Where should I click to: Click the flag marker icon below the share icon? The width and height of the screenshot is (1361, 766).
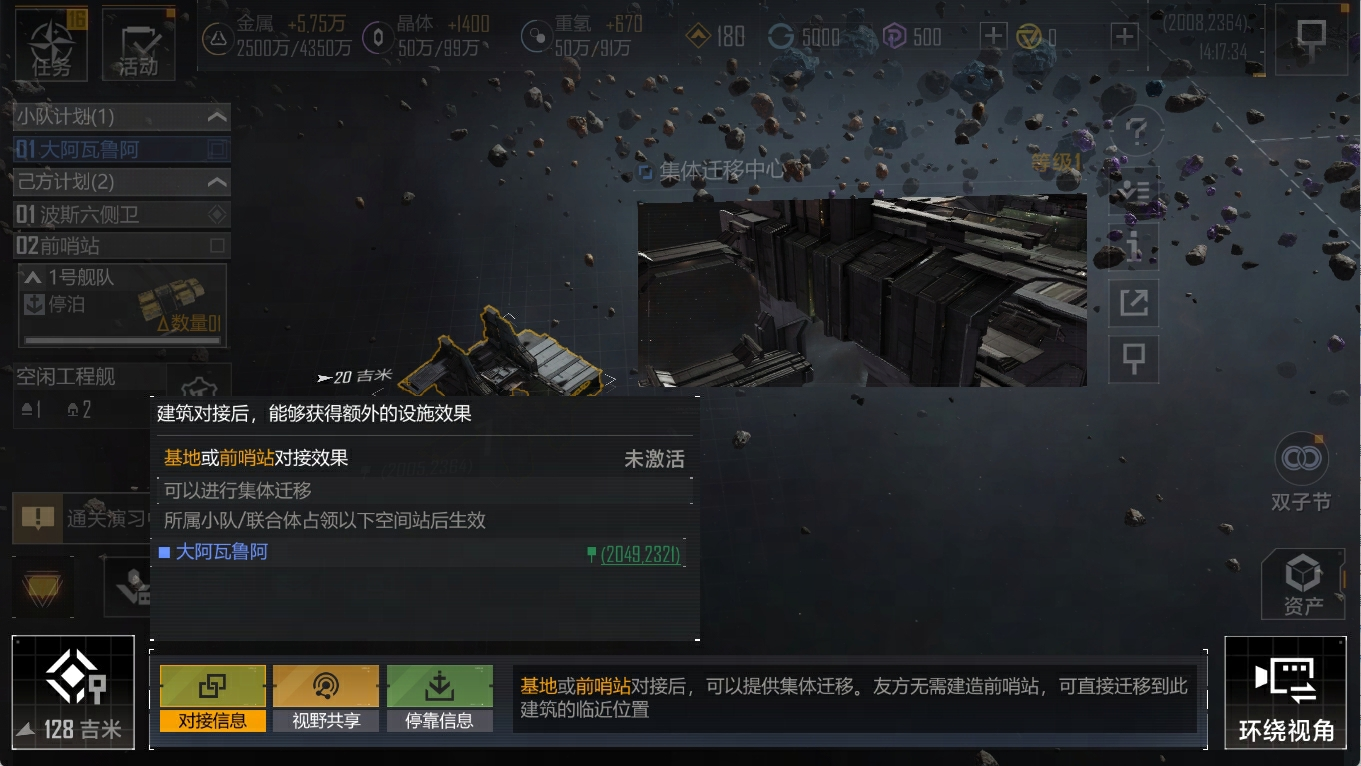point(1133,359)
